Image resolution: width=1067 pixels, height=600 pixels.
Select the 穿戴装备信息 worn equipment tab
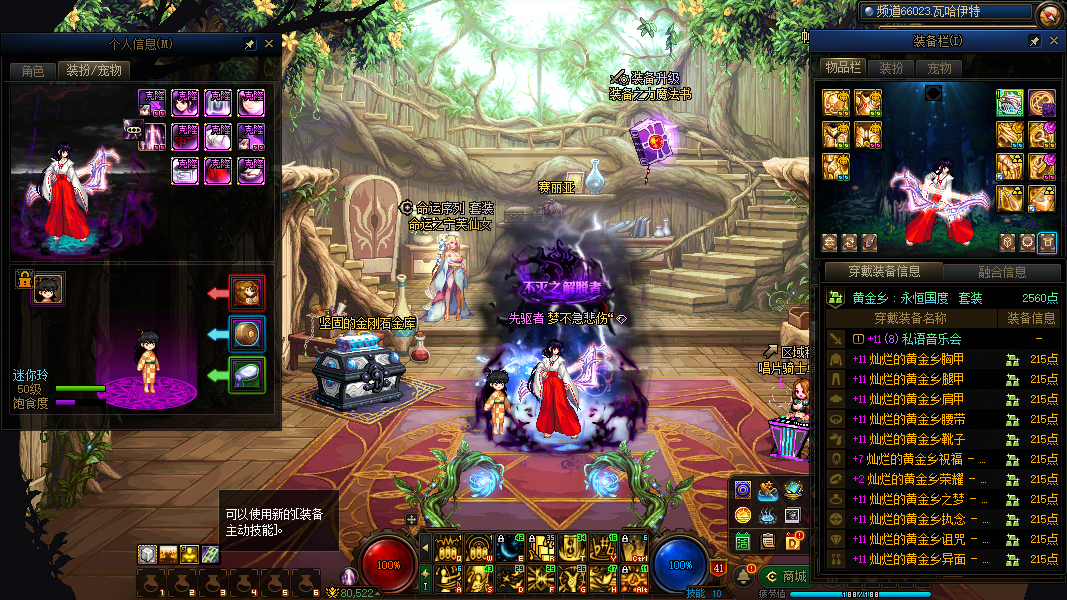[884, 272]
